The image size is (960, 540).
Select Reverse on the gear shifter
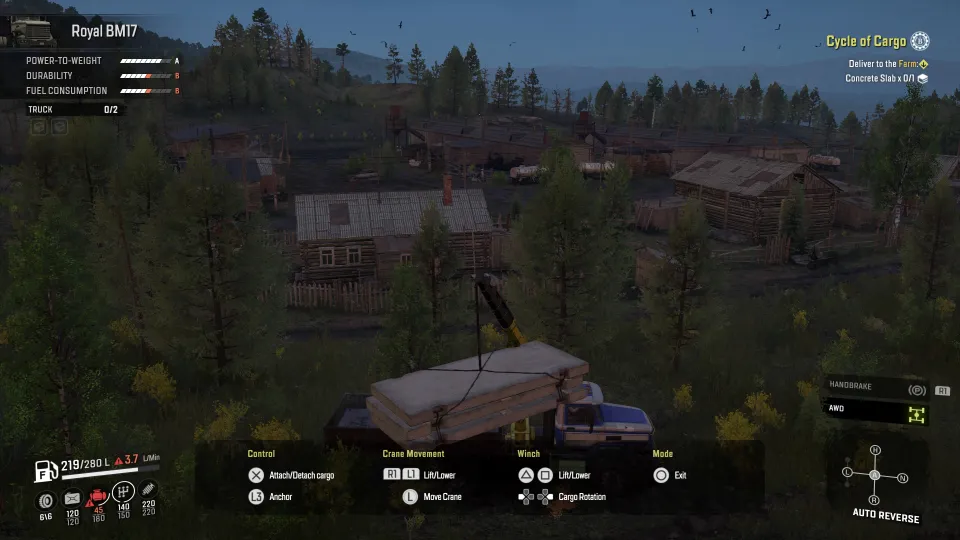(874, 499)
